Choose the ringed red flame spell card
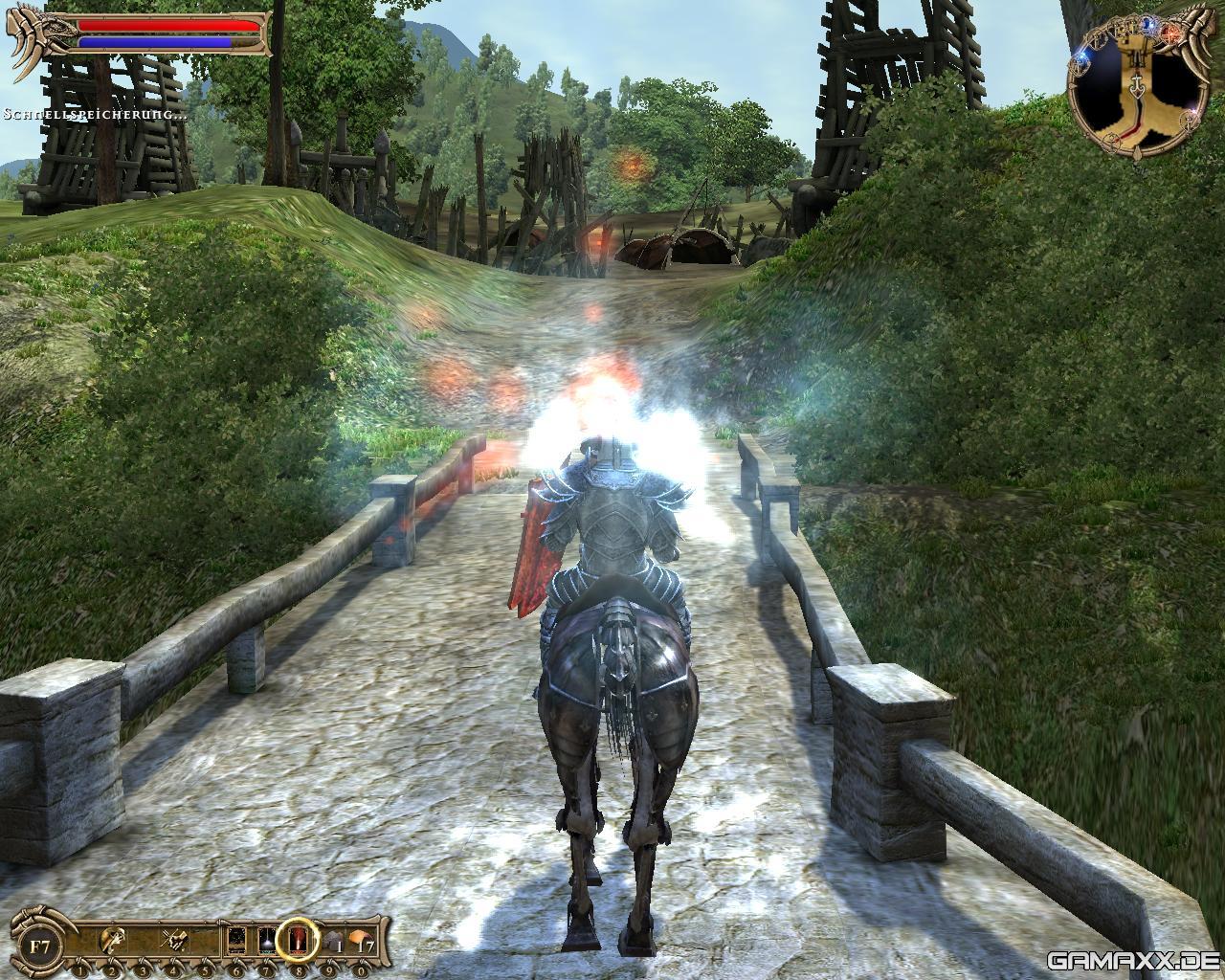This screenshot has height=980, width=1225. 299,943
